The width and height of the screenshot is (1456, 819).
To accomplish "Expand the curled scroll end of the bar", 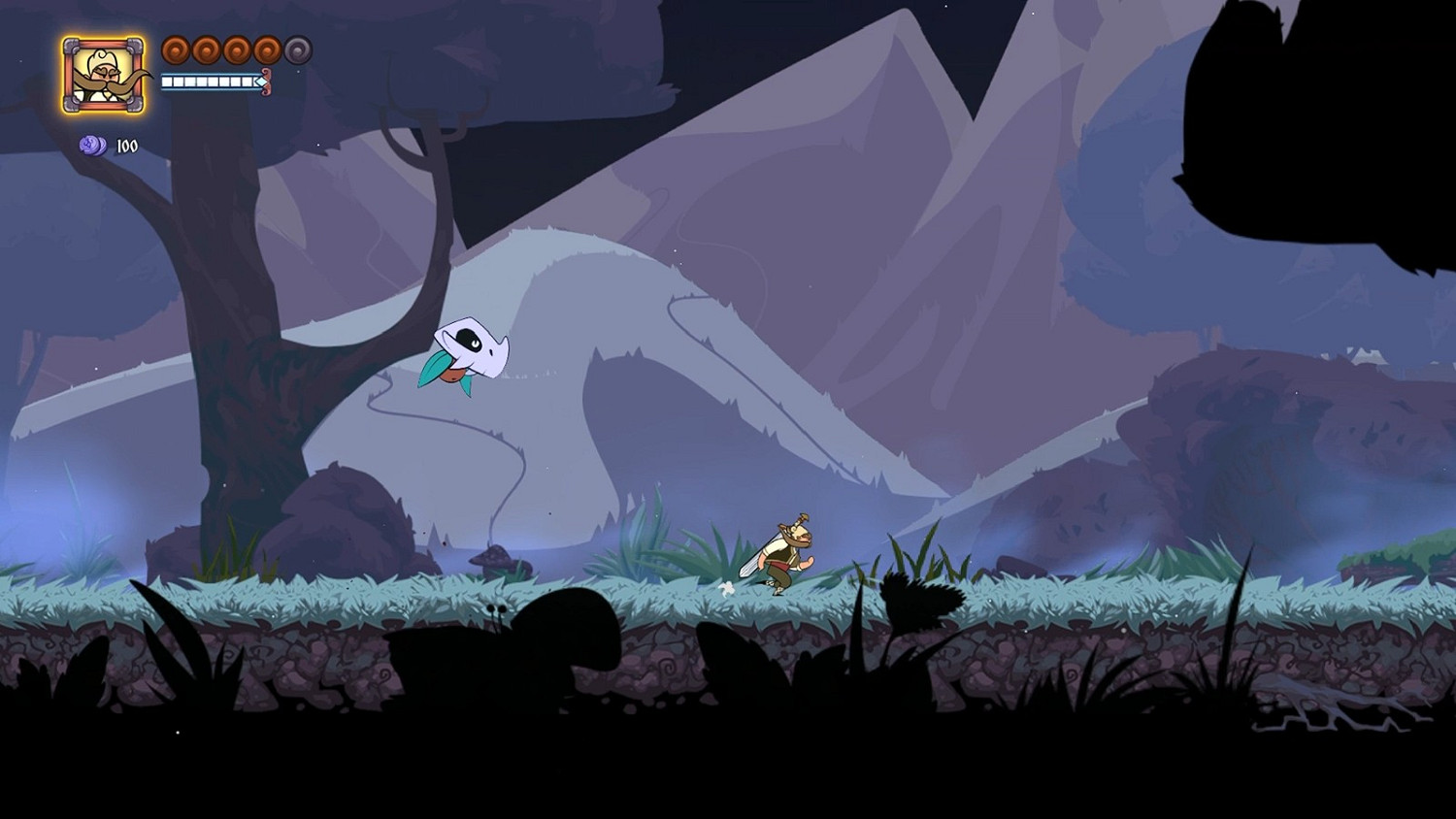I will pos(267,82).
